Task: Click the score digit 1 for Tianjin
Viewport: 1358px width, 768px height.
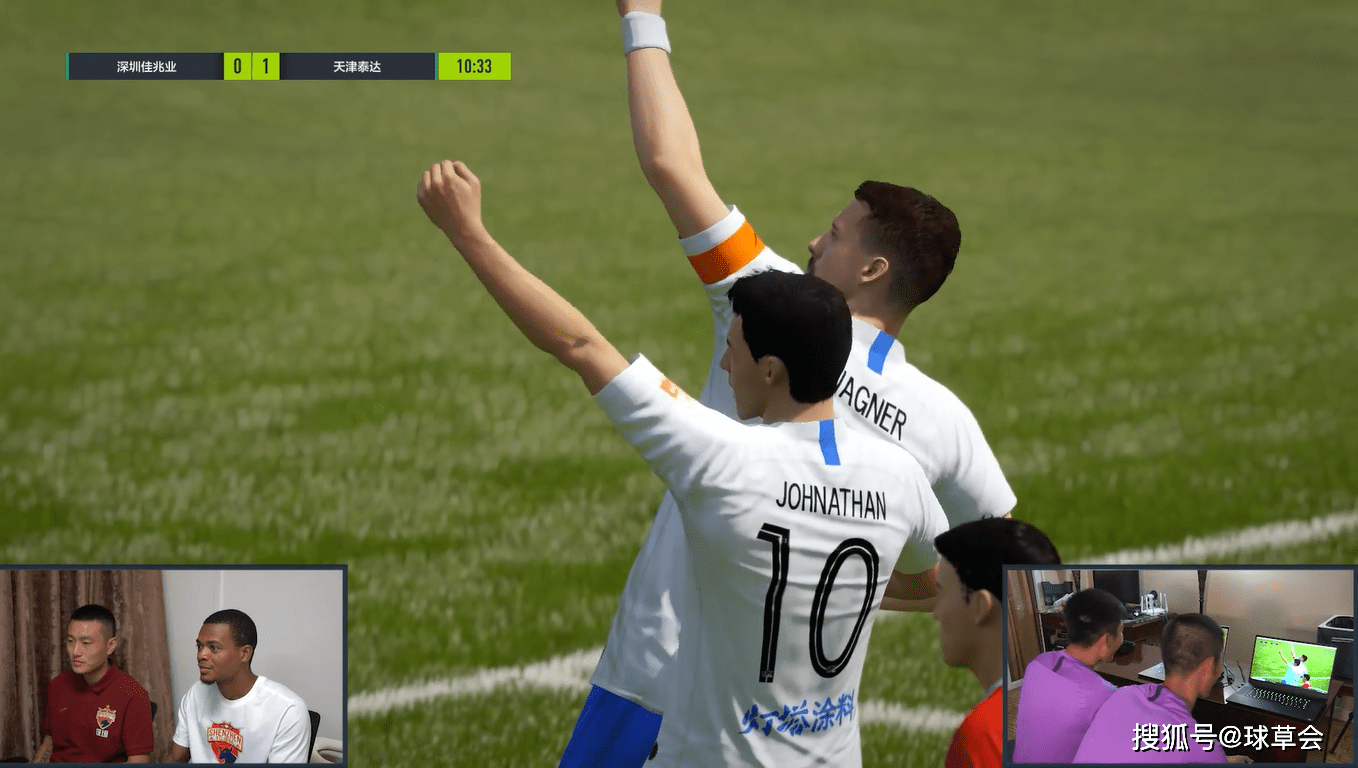Action: click(266, 66)
